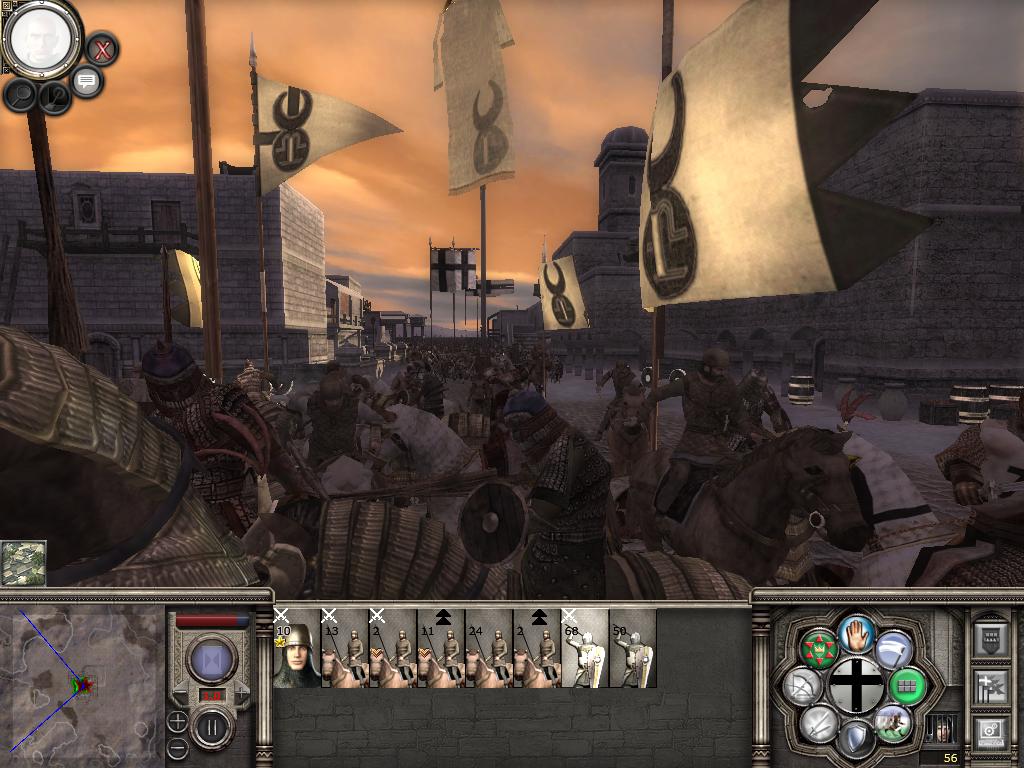
Task: Open the advisor speech bubble text
Action: (87, 81)
